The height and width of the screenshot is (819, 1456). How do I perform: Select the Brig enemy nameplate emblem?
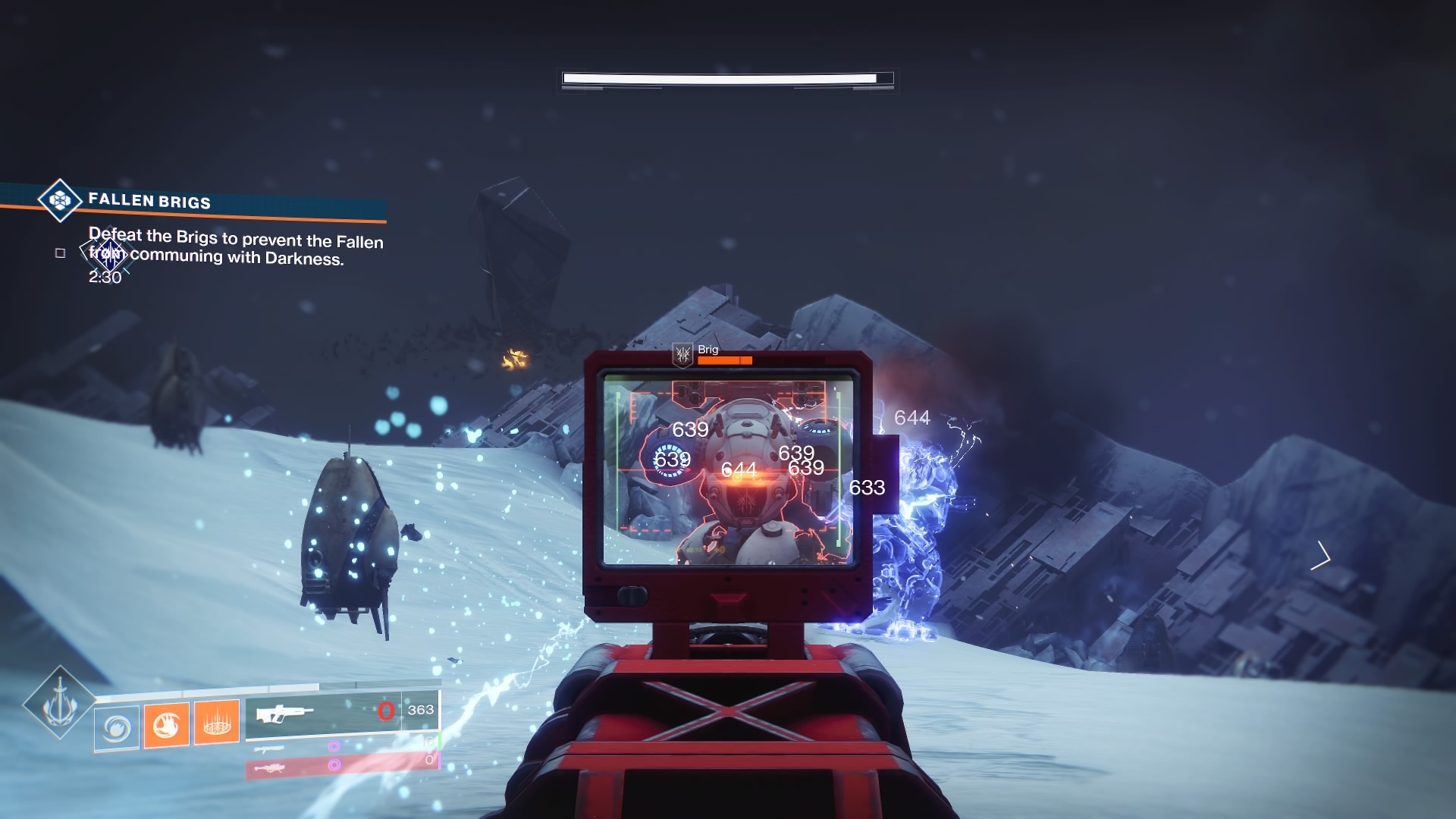coord(683,353)
